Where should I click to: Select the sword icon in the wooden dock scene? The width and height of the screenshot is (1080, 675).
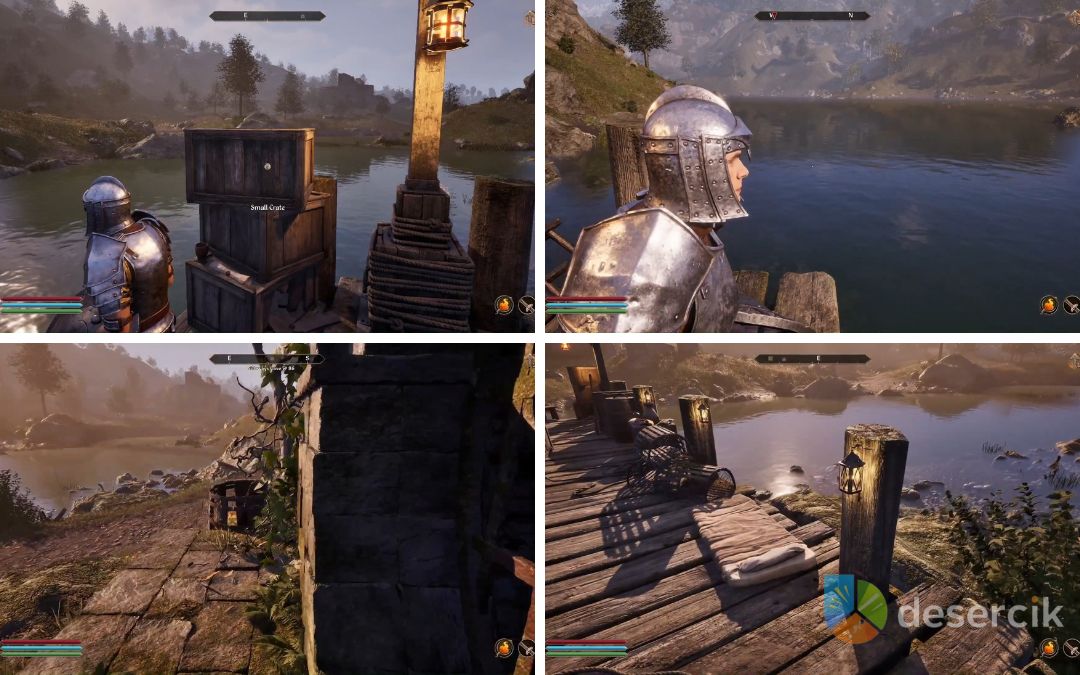pyautogui.click(x=1071, y=647)
